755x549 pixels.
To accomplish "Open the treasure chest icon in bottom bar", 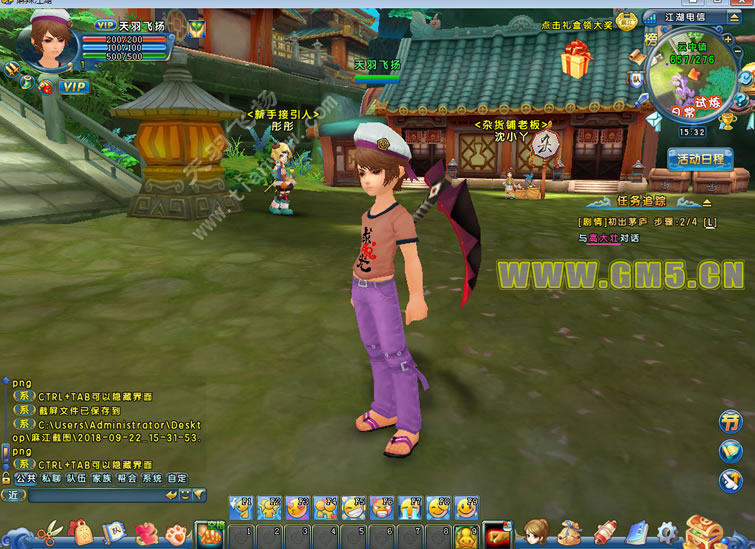I will [x=705, y=531].
